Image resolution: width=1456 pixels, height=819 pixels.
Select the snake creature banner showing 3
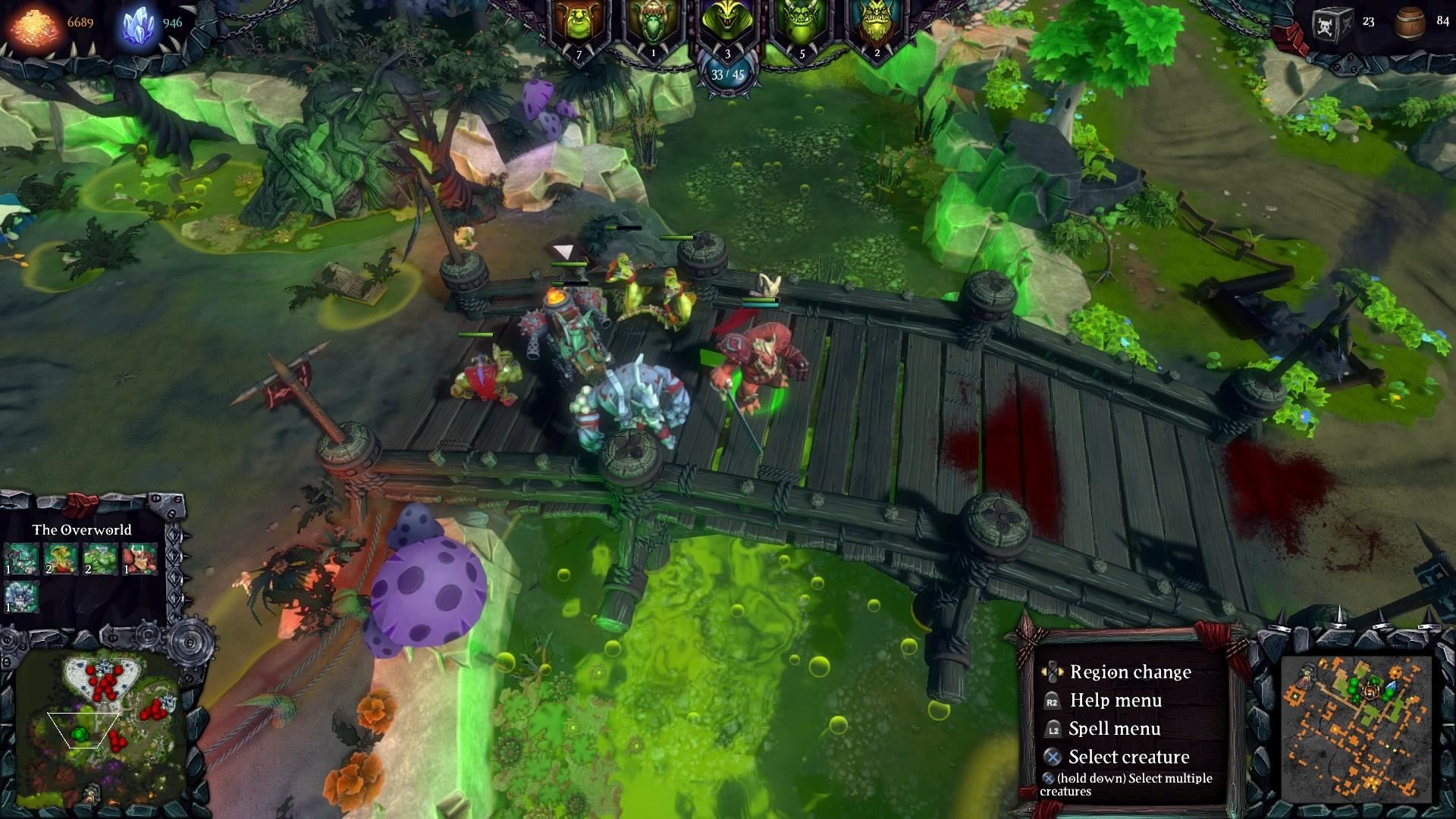click(726, 23)
